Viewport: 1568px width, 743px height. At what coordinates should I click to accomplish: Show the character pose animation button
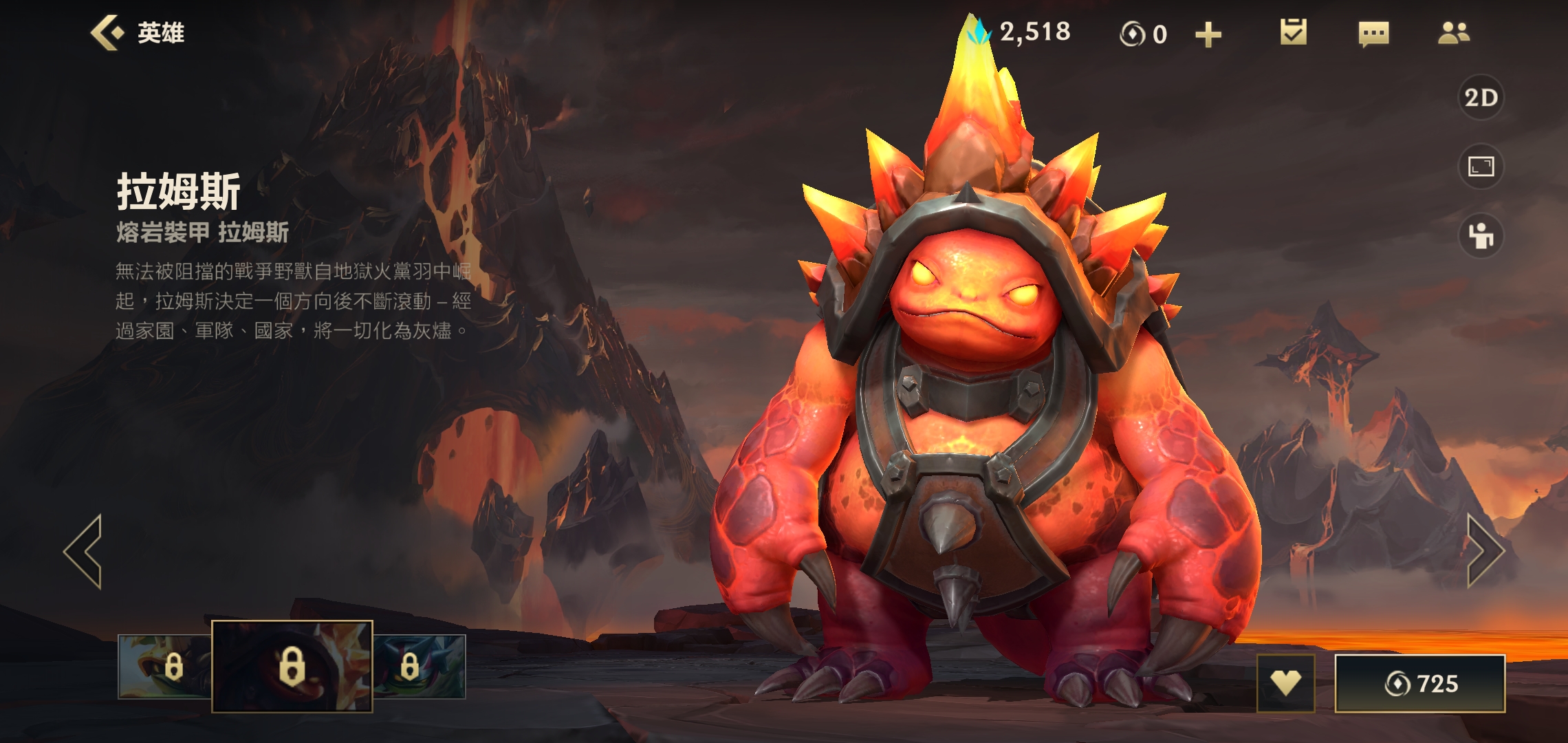coord(1481,236)
